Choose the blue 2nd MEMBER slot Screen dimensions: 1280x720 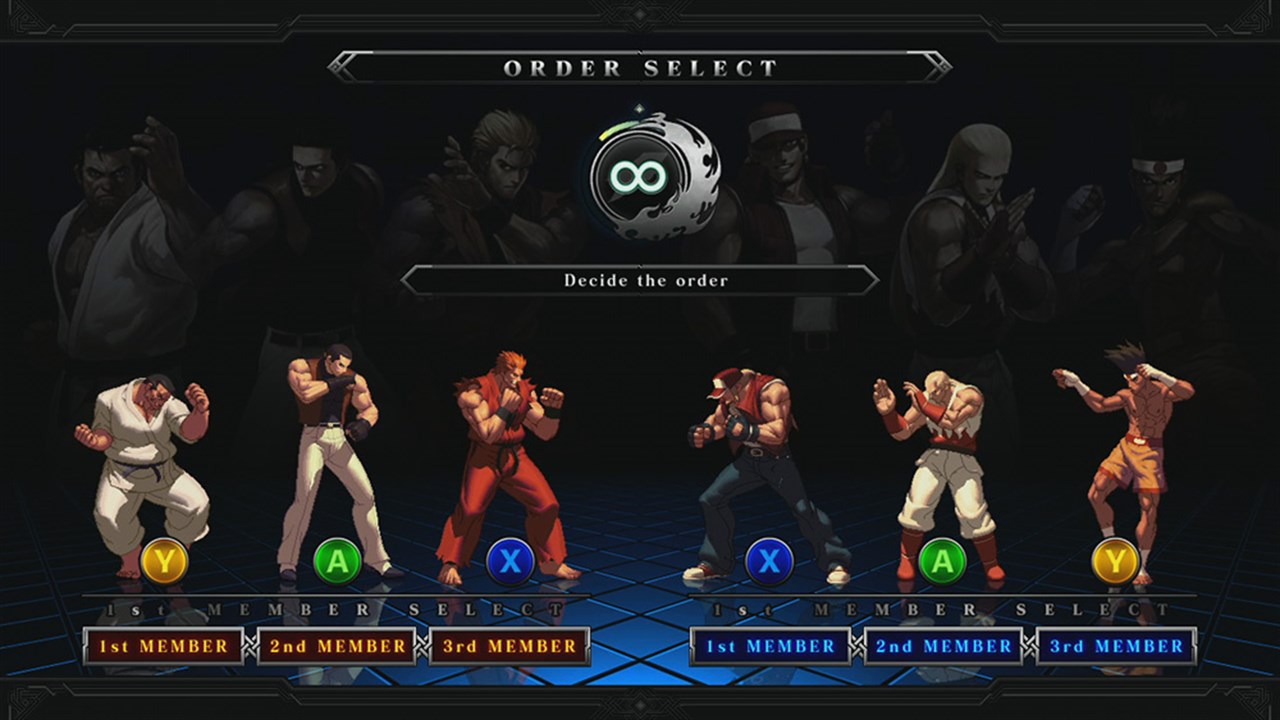[x=943, y=646]
